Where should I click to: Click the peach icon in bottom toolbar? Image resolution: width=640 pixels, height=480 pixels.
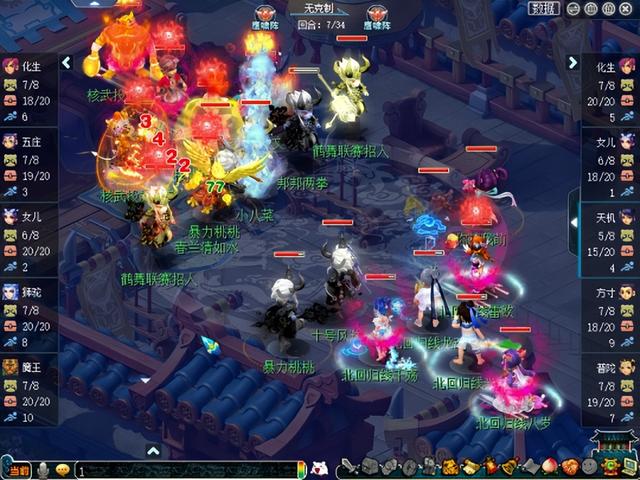[x=548, y=467]
